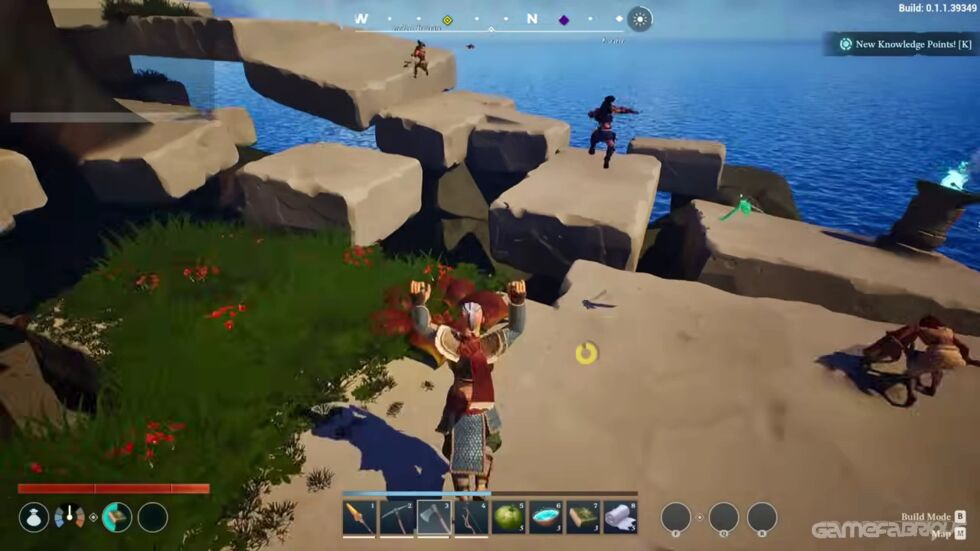Click the Build Mode label

pyautogui.click(x=927, y=517)
